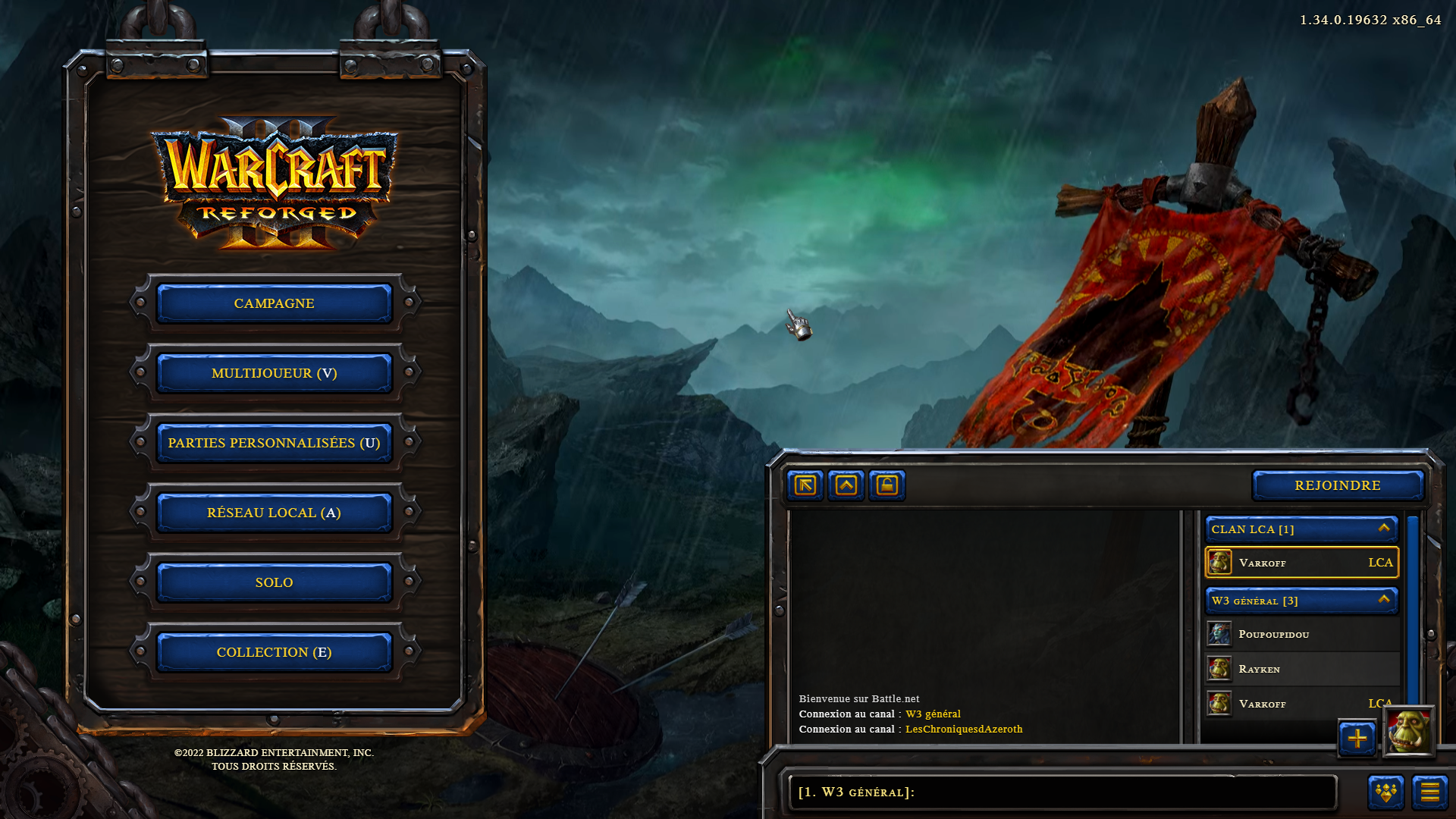This screenshot has height=819, width=1456.
Task: Focus the W3 Général chat input field
Action: (1062, 792)
